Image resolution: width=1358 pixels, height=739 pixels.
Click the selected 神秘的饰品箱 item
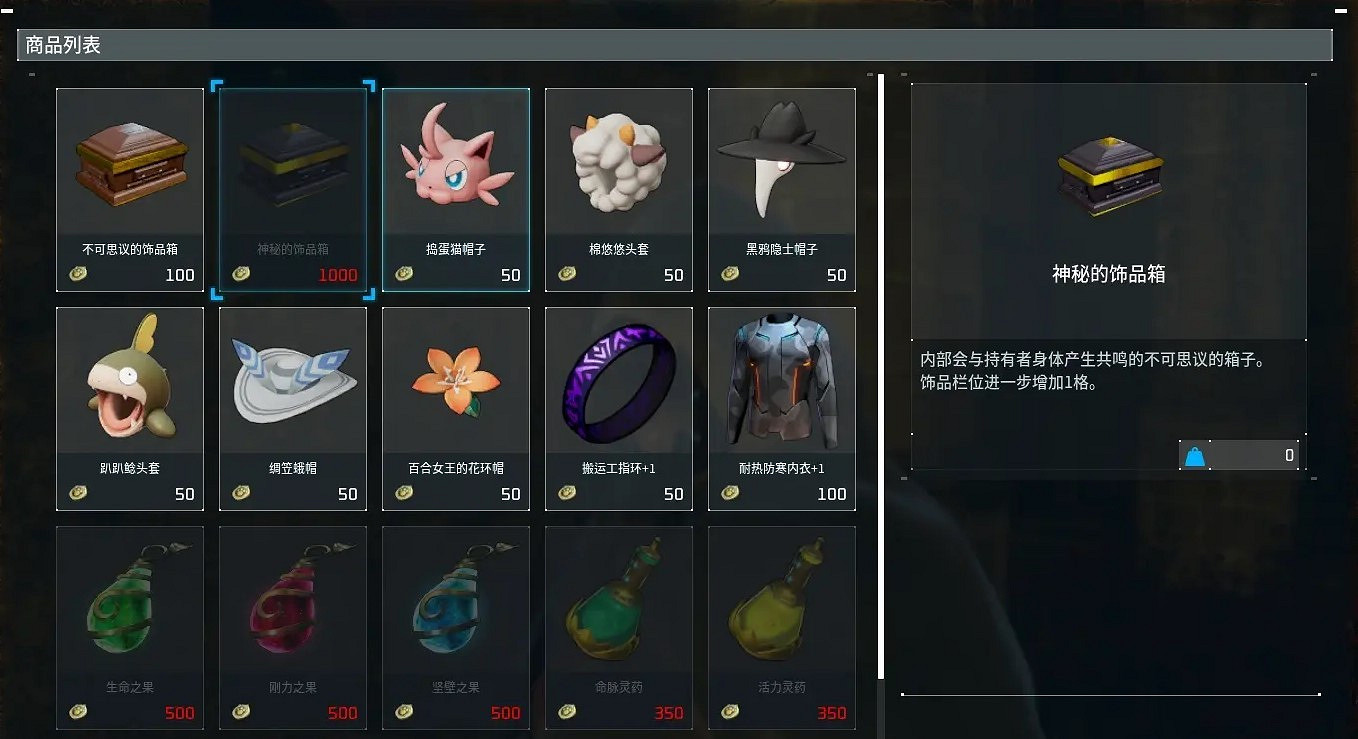pos(293,190)
